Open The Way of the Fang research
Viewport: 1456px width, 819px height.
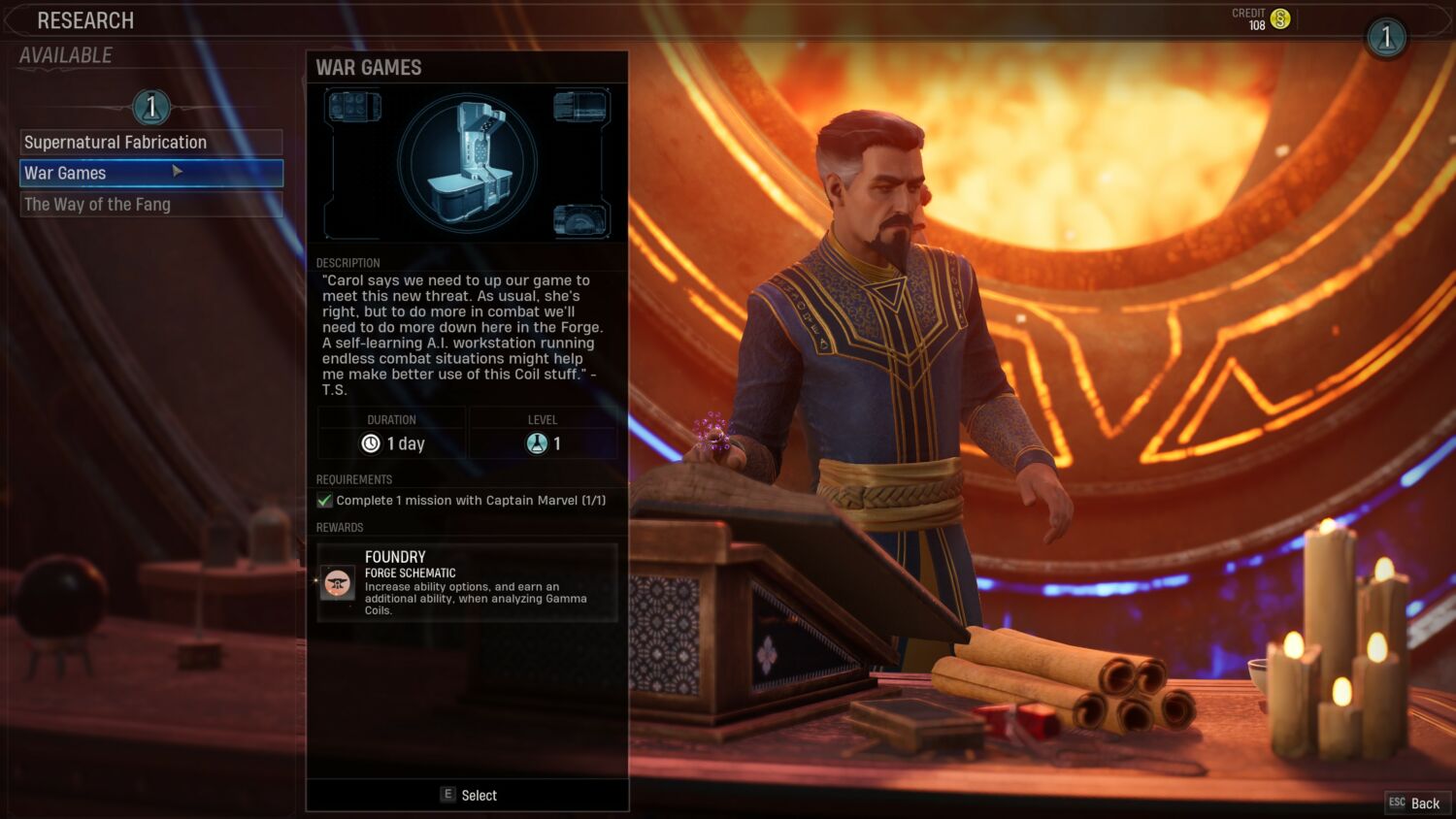click(151, 205)
